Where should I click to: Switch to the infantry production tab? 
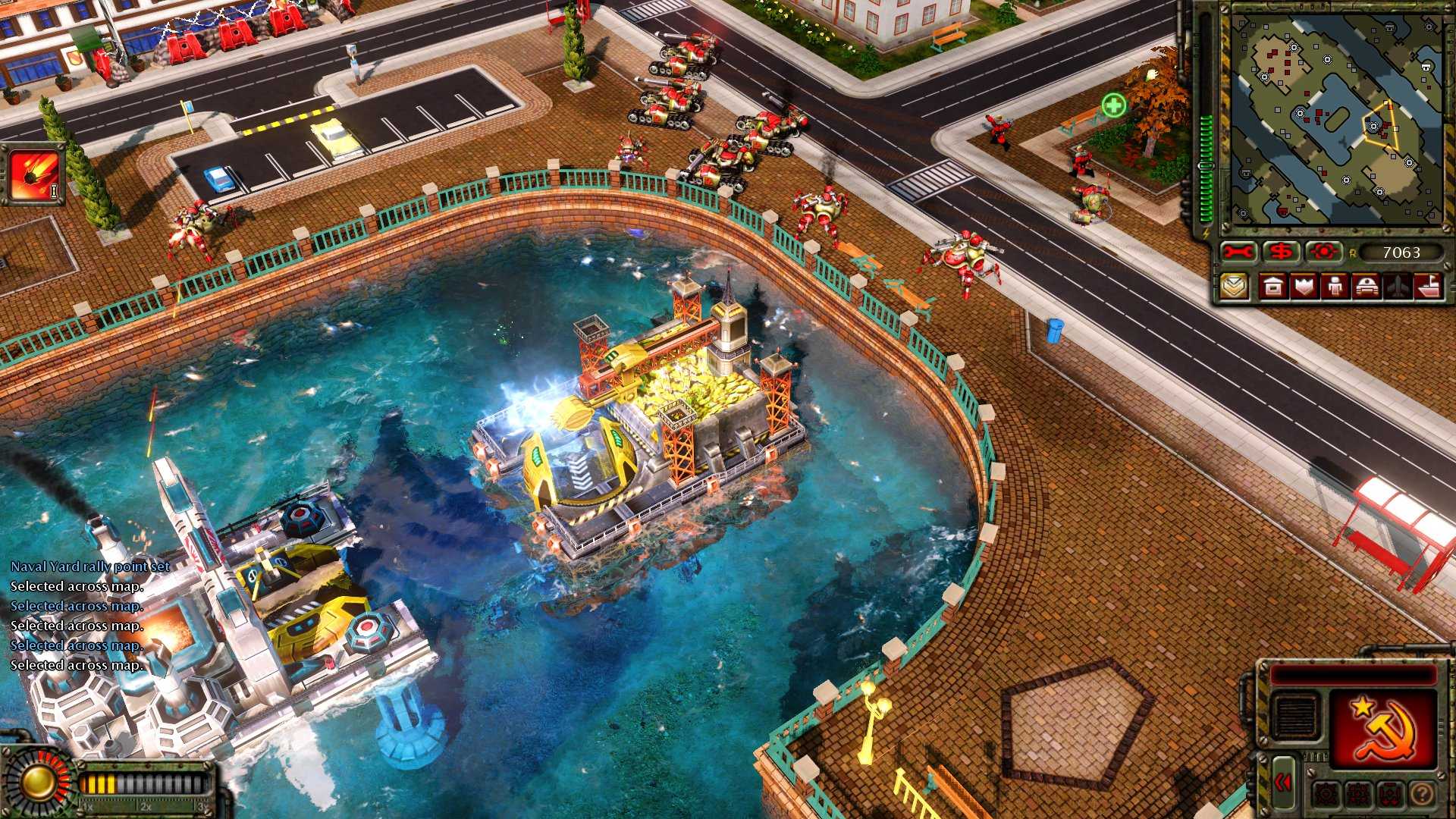[1335, 287]
